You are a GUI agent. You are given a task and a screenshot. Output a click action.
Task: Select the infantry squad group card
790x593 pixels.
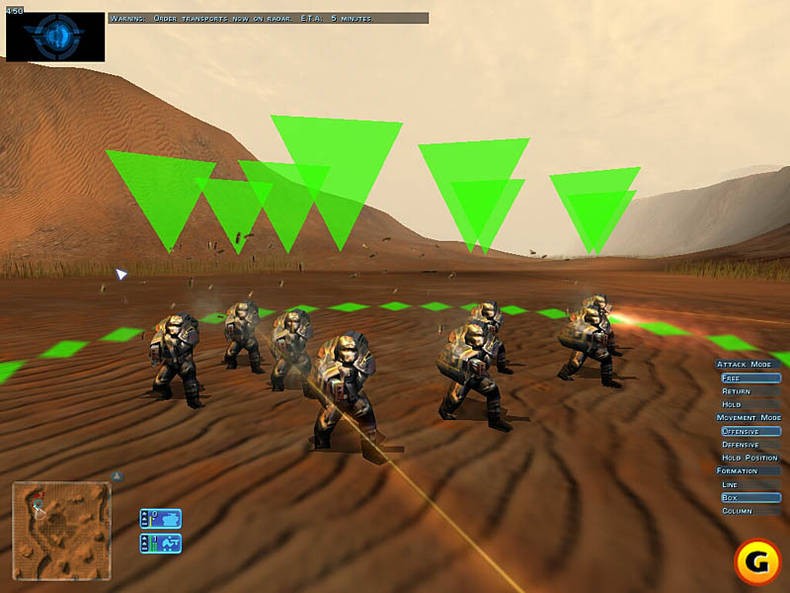161,544
